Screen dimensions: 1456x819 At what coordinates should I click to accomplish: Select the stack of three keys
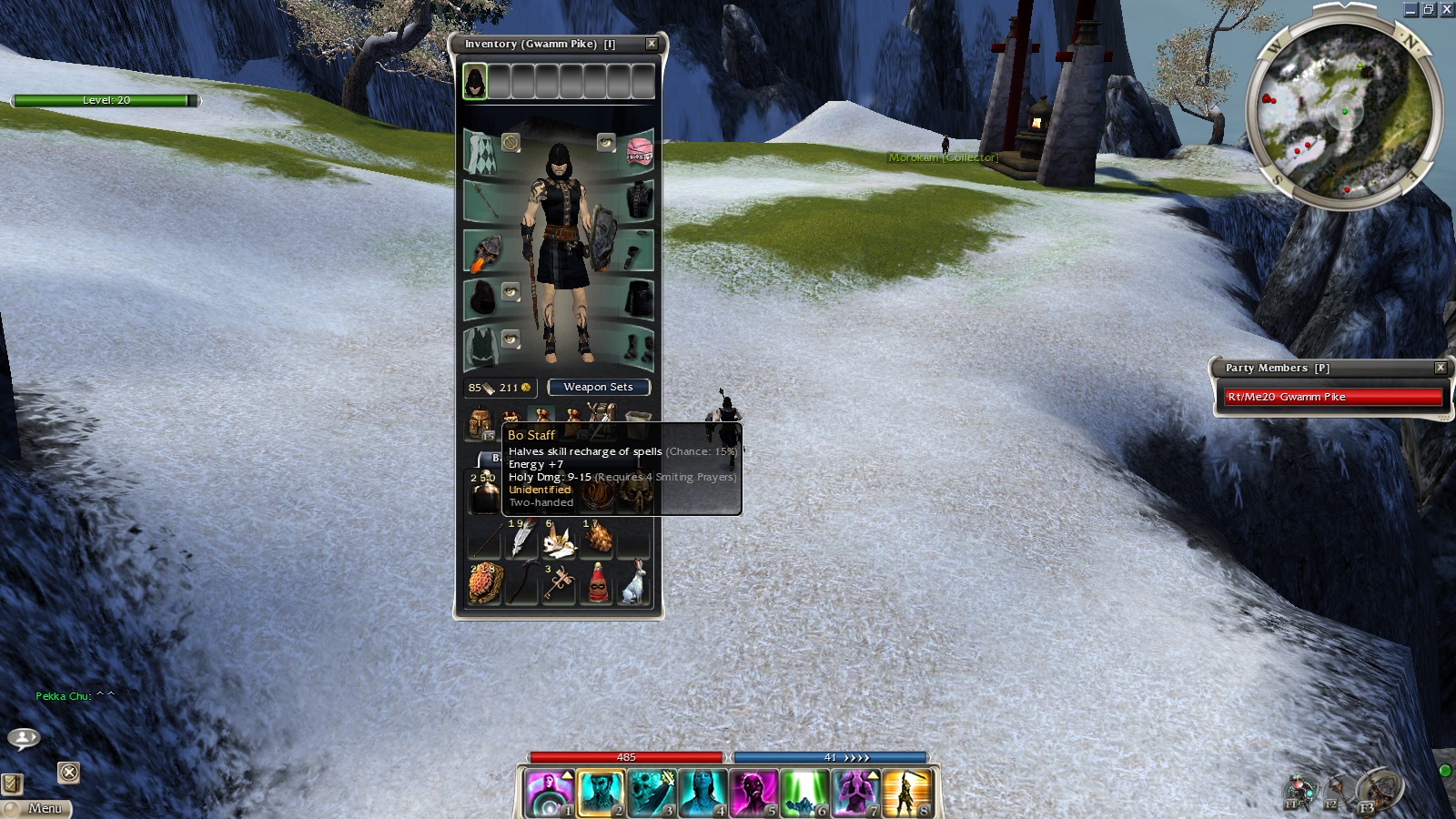pyautogui.click(x=559, y=583)
